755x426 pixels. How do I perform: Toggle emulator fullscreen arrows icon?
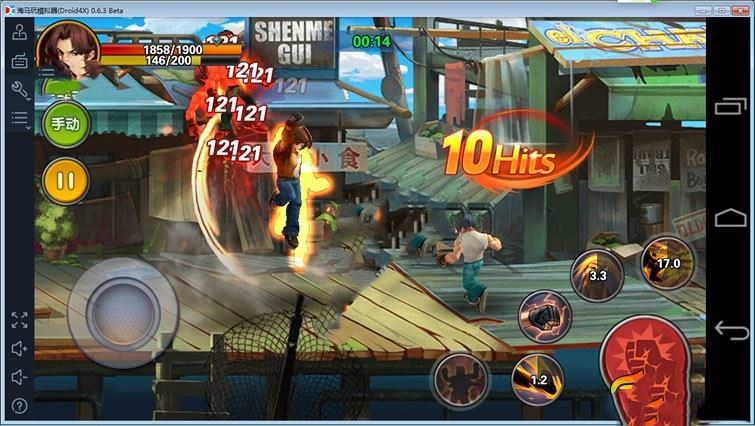click(x=19, y=320)
